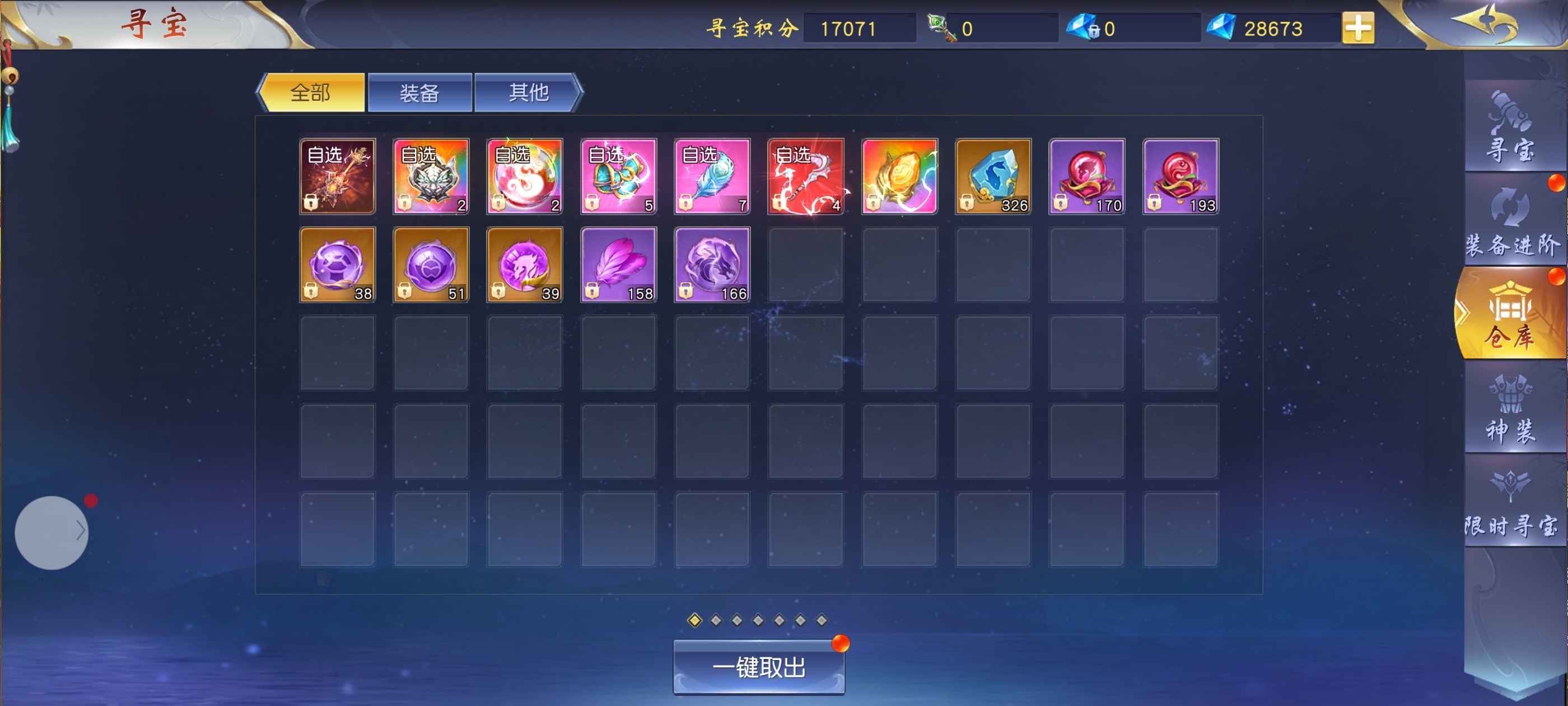Select the 仓库 side menu
Image resolution: width=1568 pixels, height=706 pixels.
[1511, 315]
